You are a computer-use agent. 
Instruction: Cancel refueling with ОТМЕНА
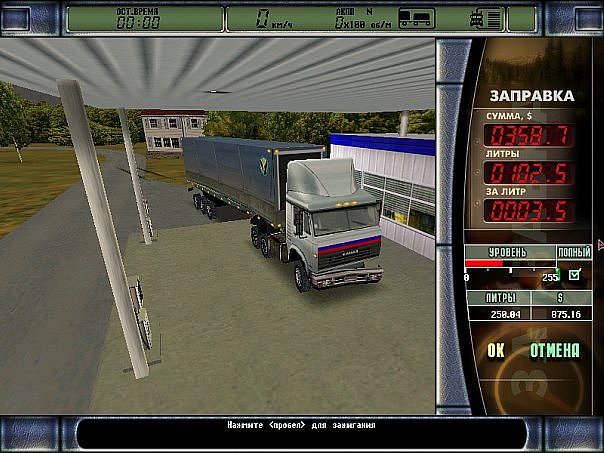point(555,351)
